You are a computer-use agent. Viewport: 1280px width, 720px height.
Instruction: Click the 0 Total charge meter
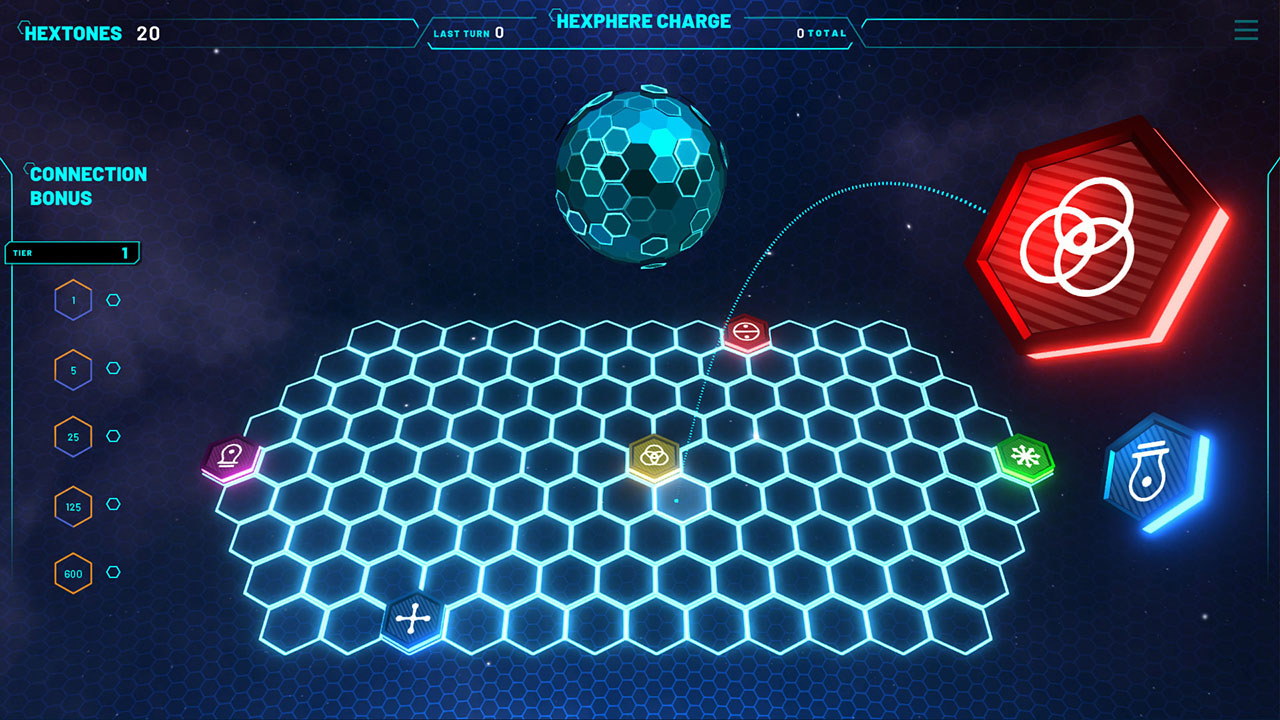pos(820,32)
